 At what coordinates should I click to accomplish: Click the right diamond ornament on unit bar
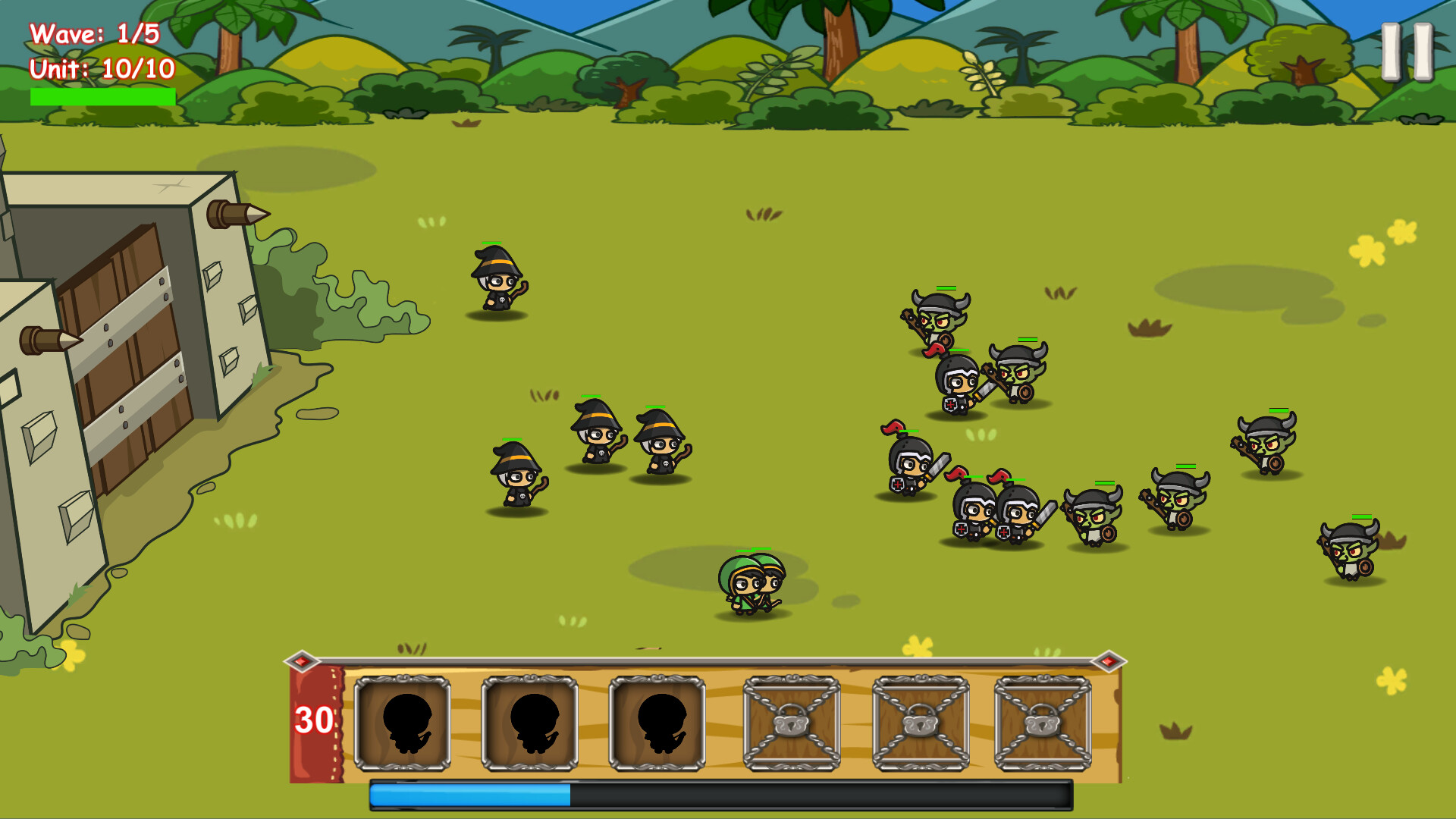point(1109,662)
